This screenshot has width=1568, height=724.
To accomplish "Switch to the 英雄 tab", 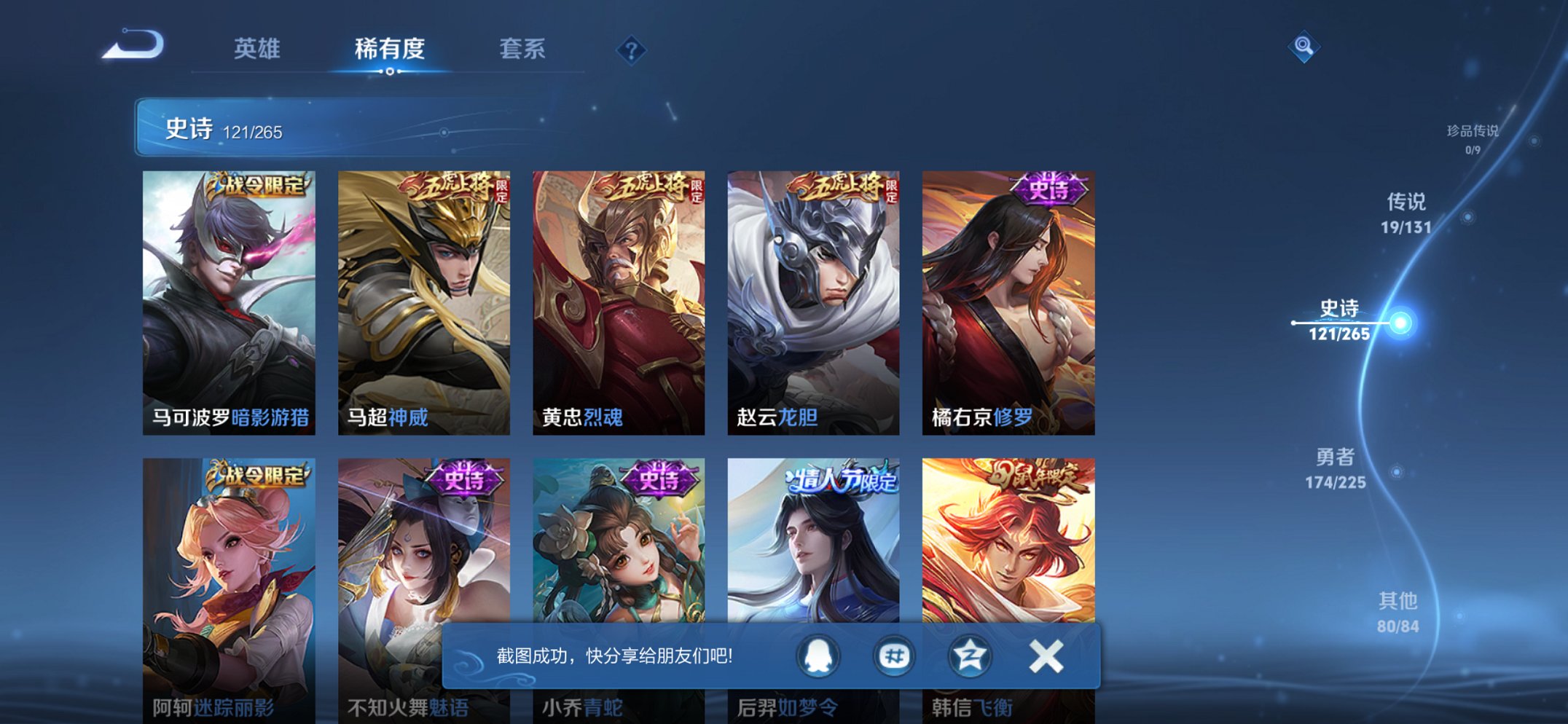I will pos(259,47).
